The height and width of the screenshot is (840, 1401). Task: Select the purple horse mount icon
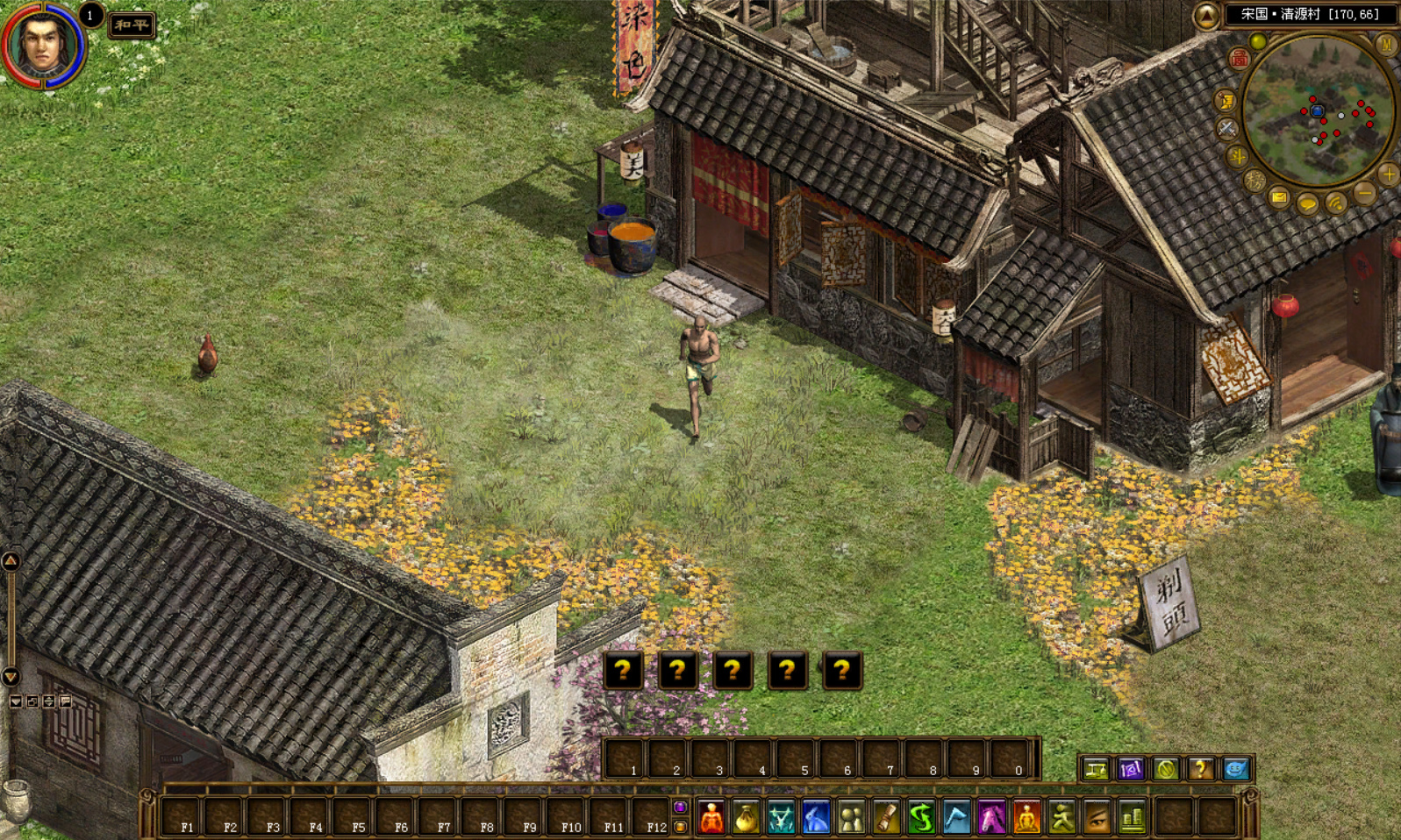tap(991, 818)
